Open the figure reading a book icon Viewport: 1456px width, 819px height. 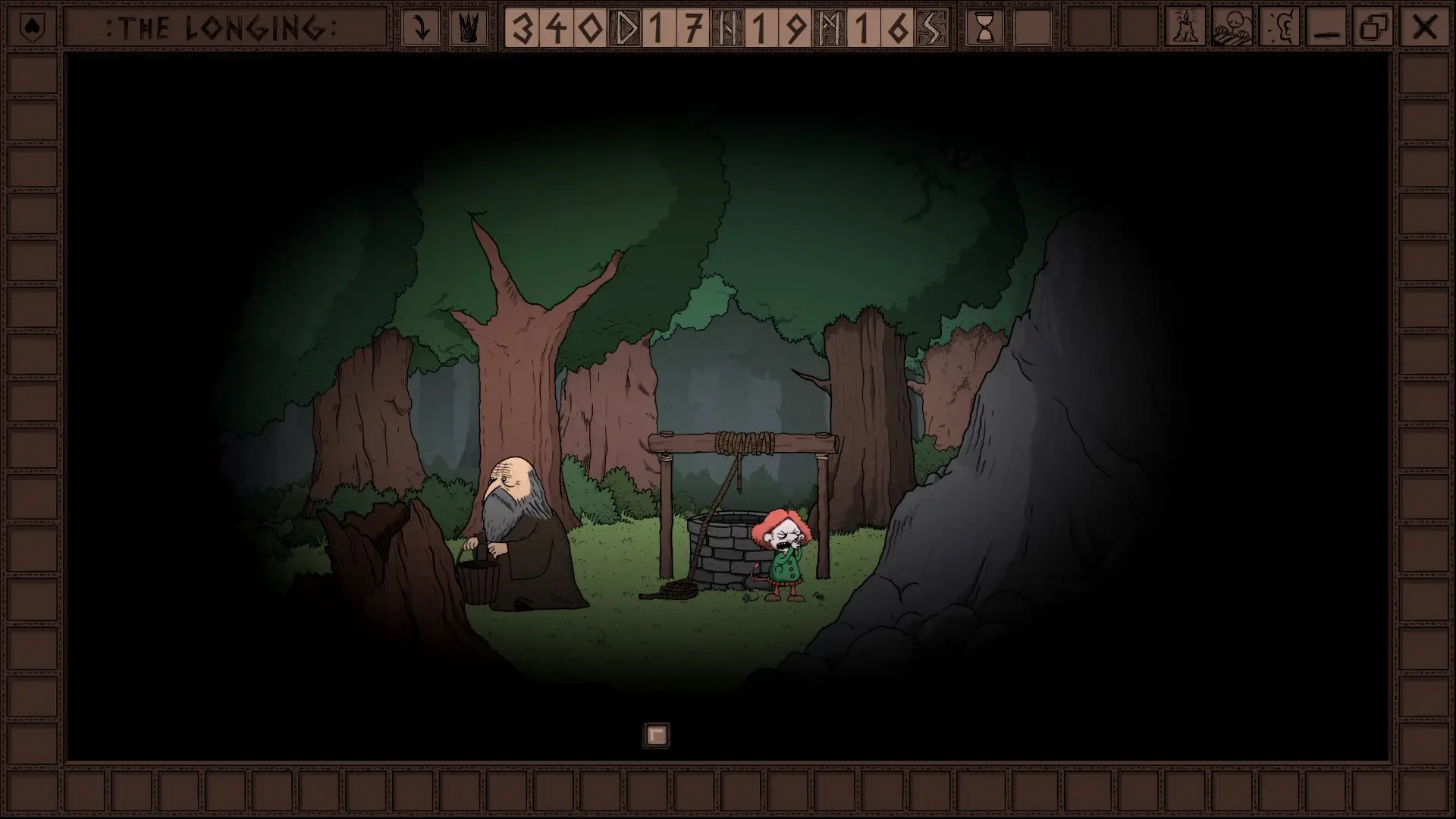point(1232,28)
